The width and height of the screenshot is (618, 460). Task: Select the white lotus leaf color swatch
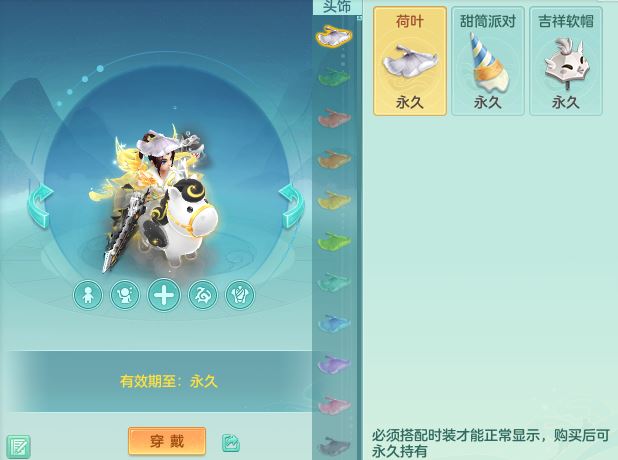click(333, 38)
